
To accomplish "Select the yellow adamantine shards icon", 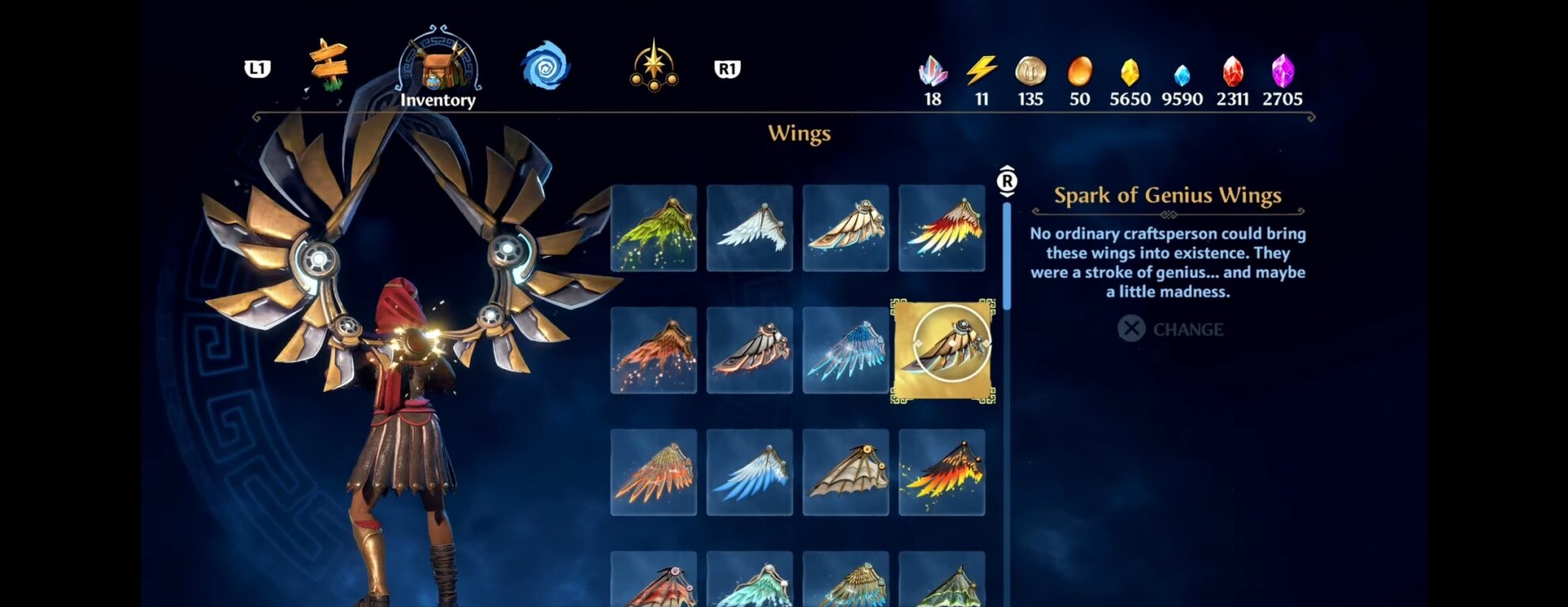I will point(1130,73).
